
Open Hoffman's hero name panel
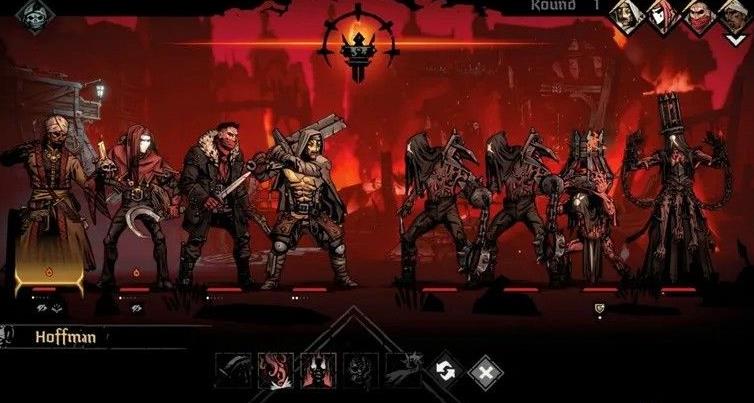(65, 338)
